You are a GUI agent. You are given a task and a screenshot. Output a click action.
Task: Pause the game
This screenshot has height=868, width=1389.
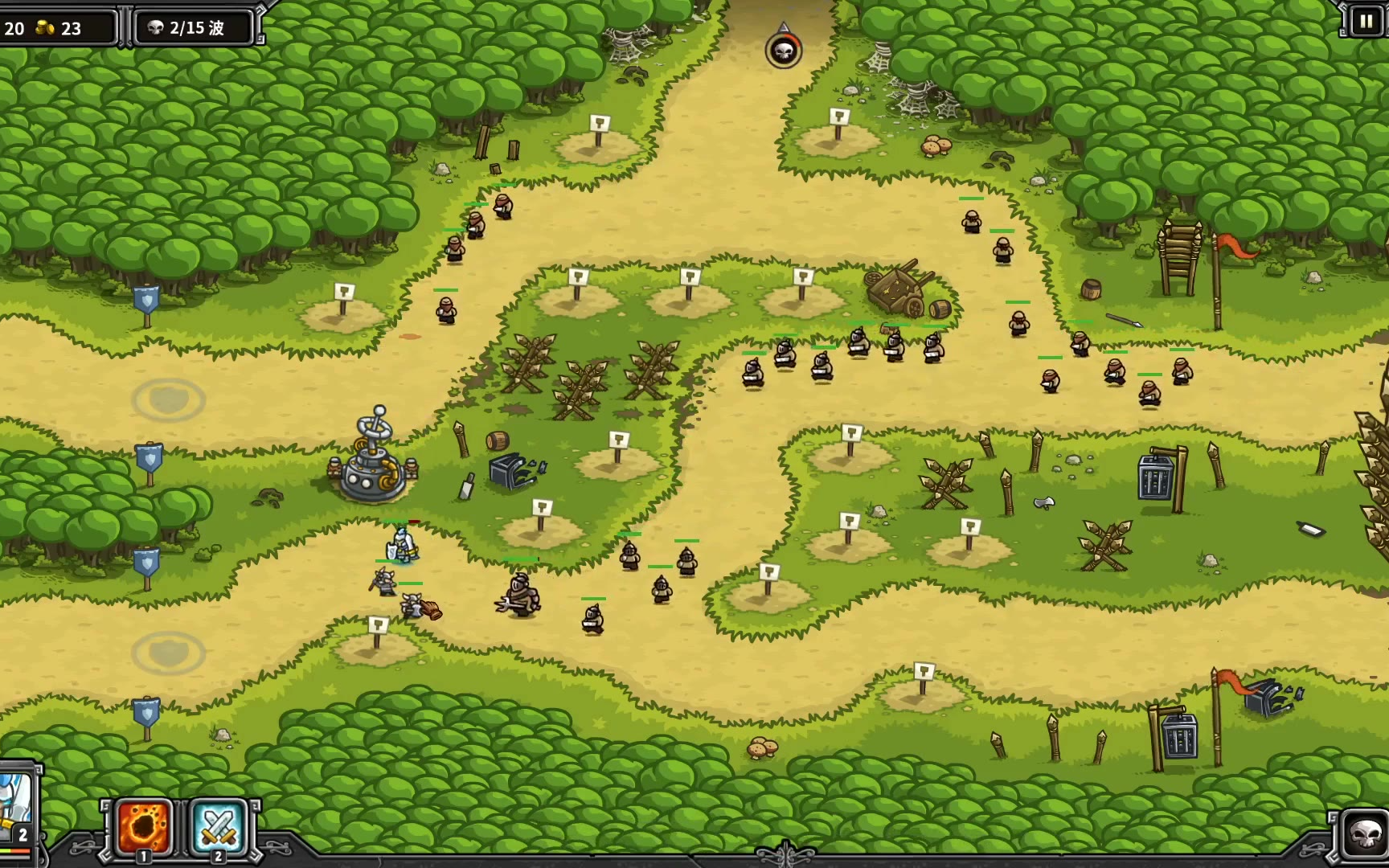[1365, 22]
